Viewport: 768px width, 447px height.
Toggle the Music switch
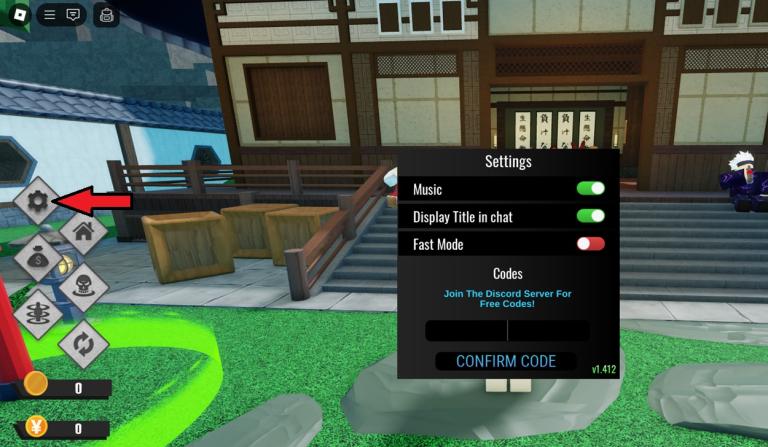590,189
